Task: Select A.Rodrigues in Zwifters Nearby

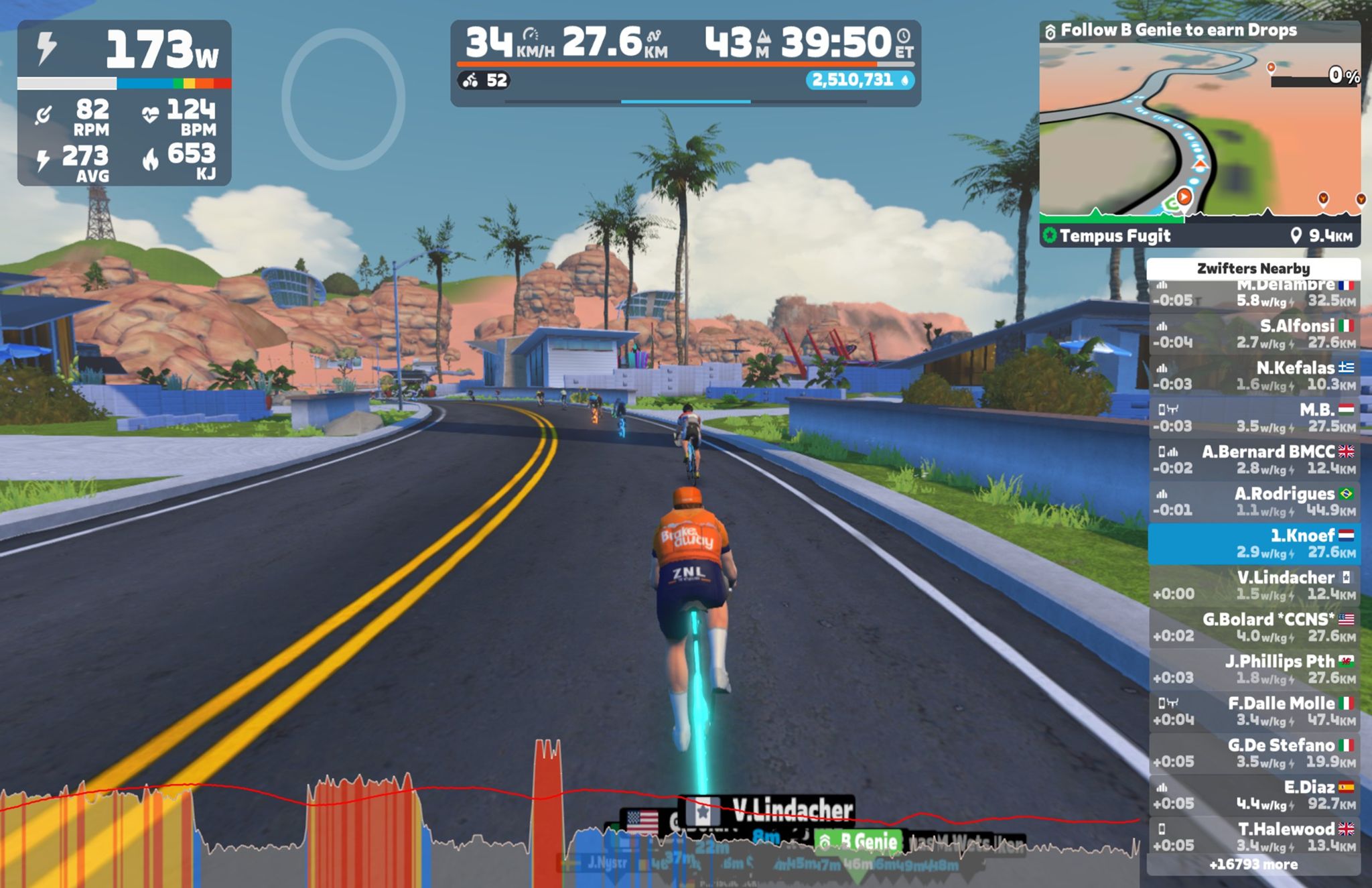Action: point(1254,501)
